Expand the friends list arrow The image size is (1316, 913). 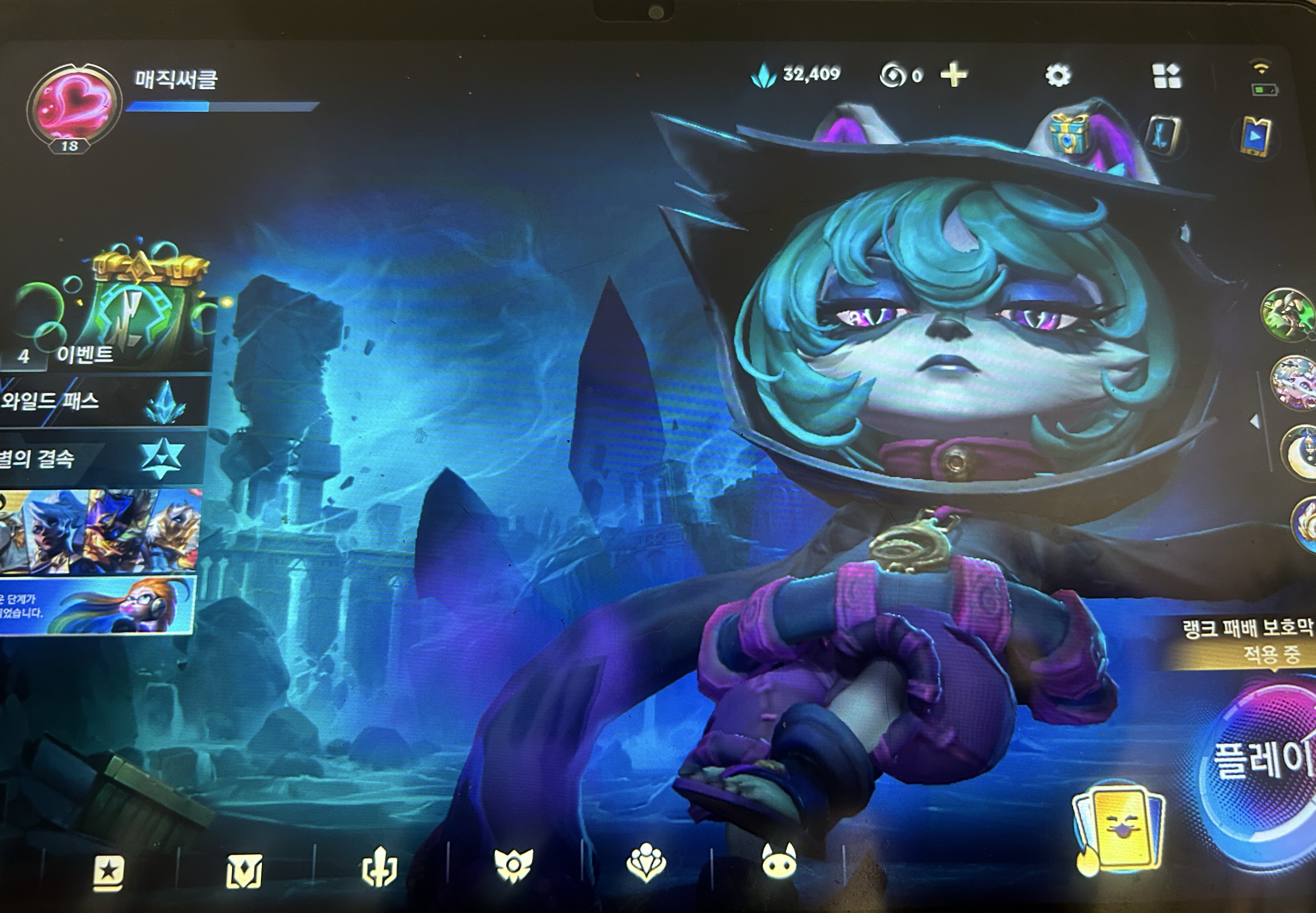tap(1255, 422)
